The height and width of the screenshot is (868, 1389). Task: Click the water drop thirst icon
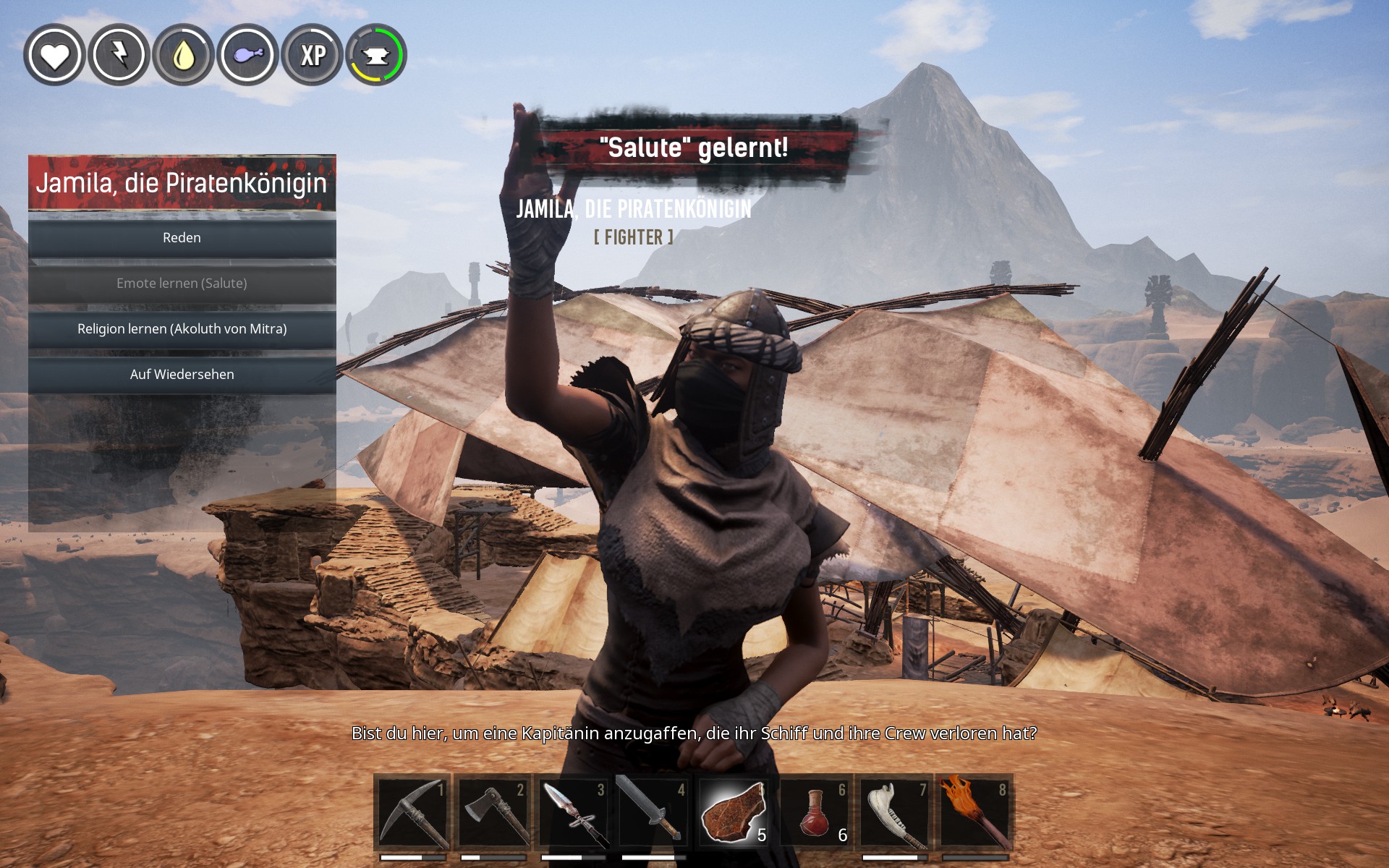coord(183,55)
